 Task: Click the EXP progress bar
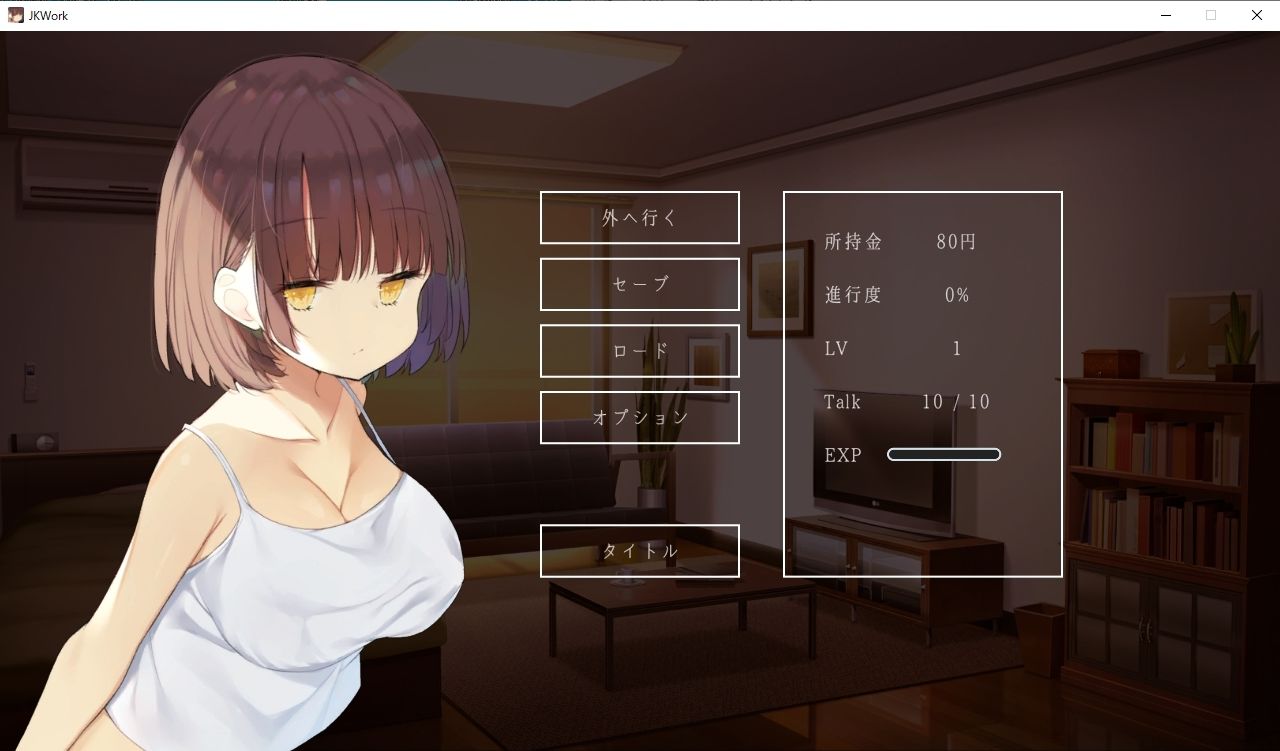(x=943, y=454)
